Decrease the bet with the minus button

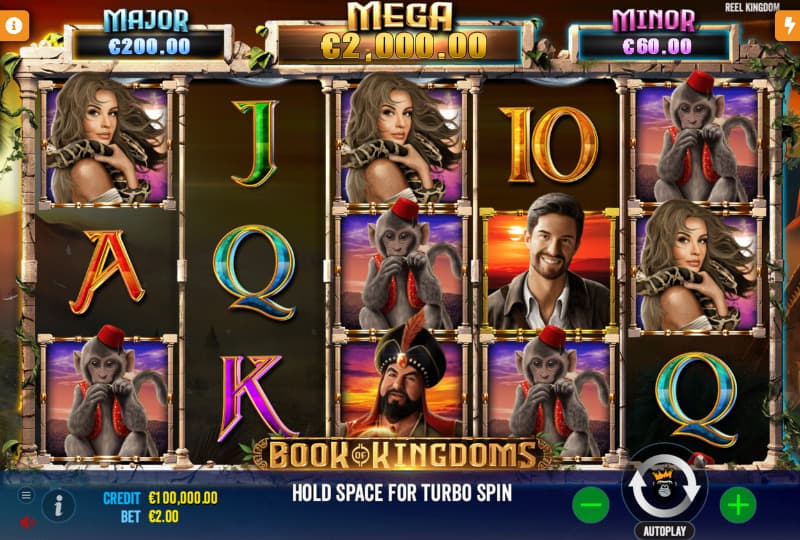click(x=591, y=505)
